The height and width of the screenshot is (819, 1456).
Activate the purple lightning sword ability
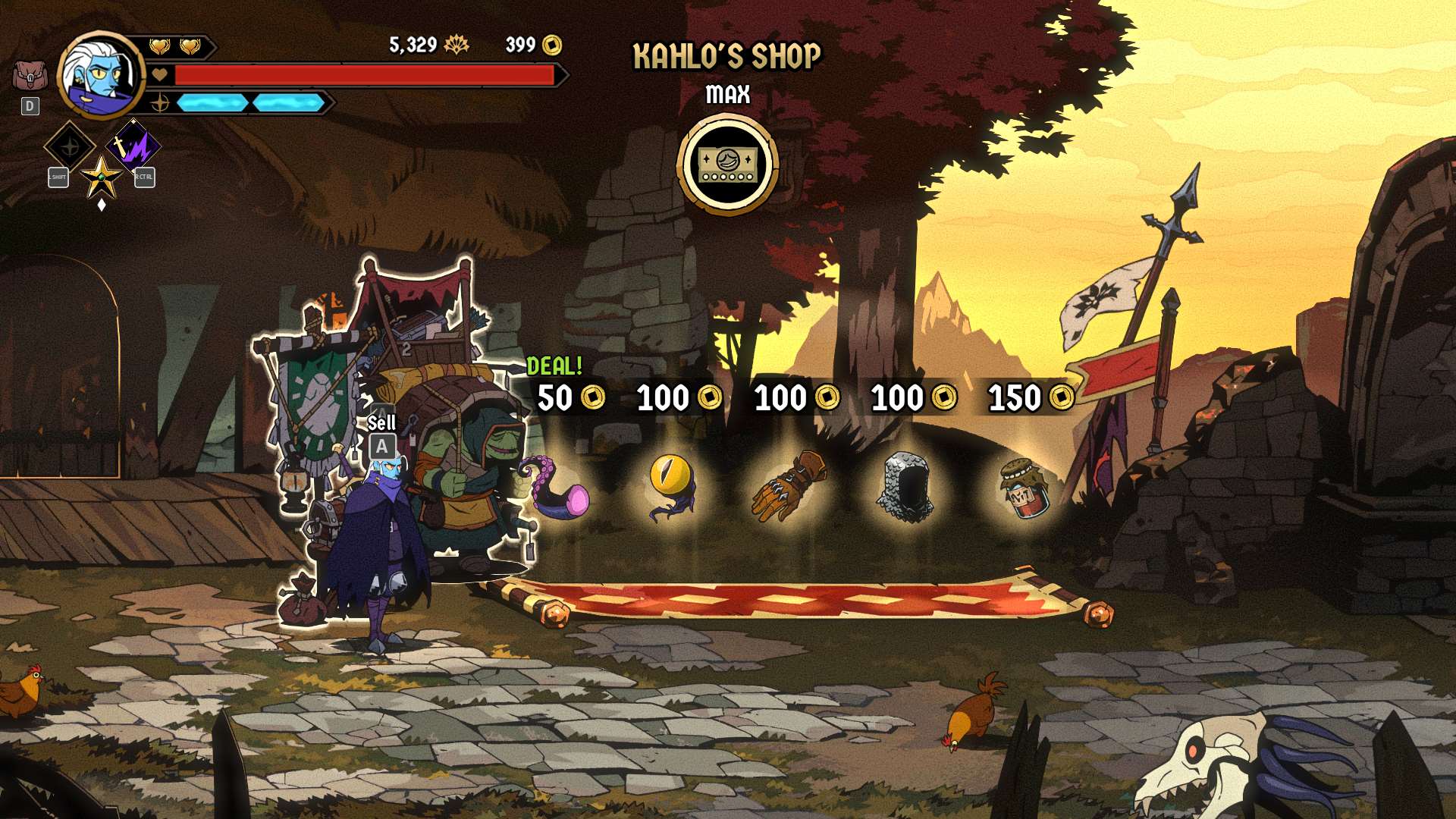point(133,144)
